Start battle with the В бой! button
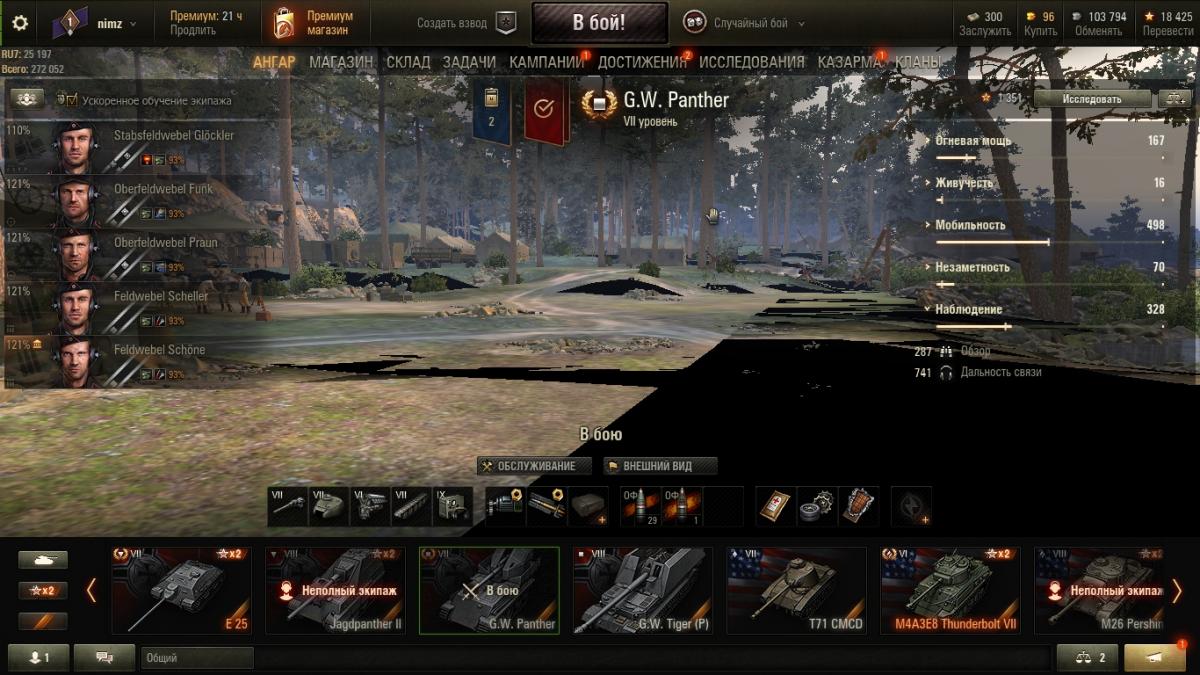1200x675 pixels. click(599, 22)
